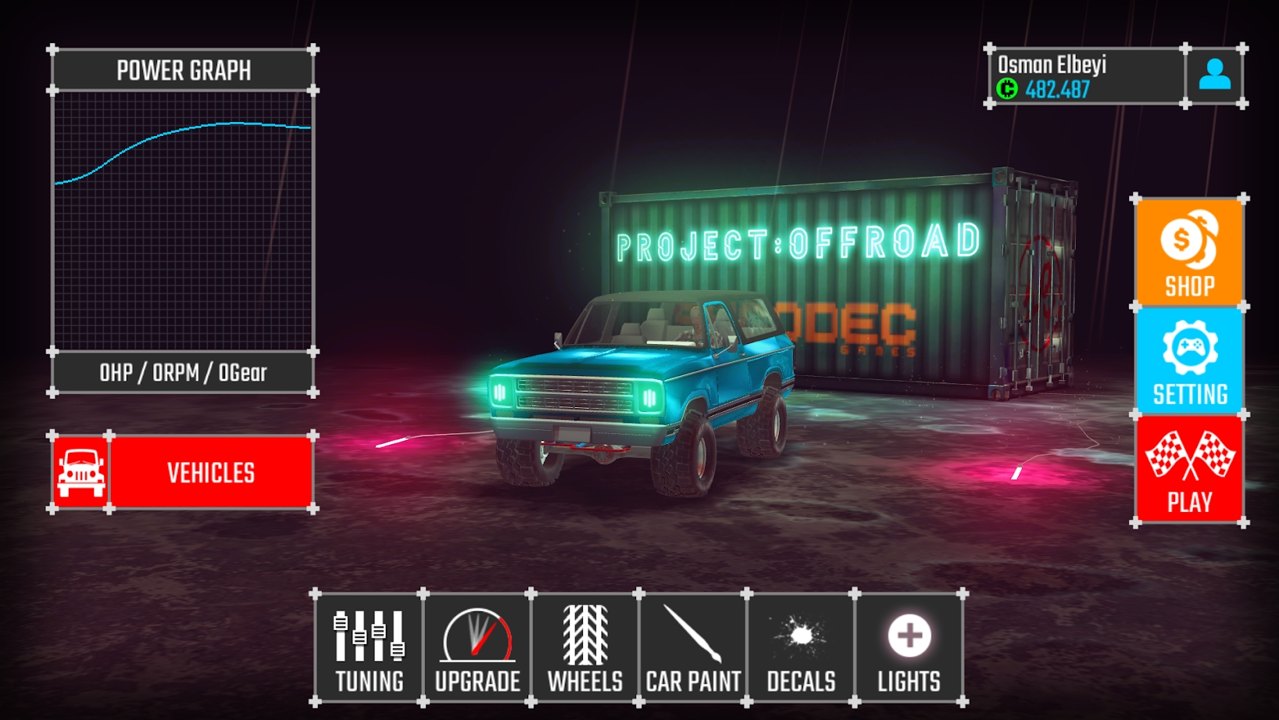Open the Upgrade menu
The image size is (1279, 720).
[477, 647]
